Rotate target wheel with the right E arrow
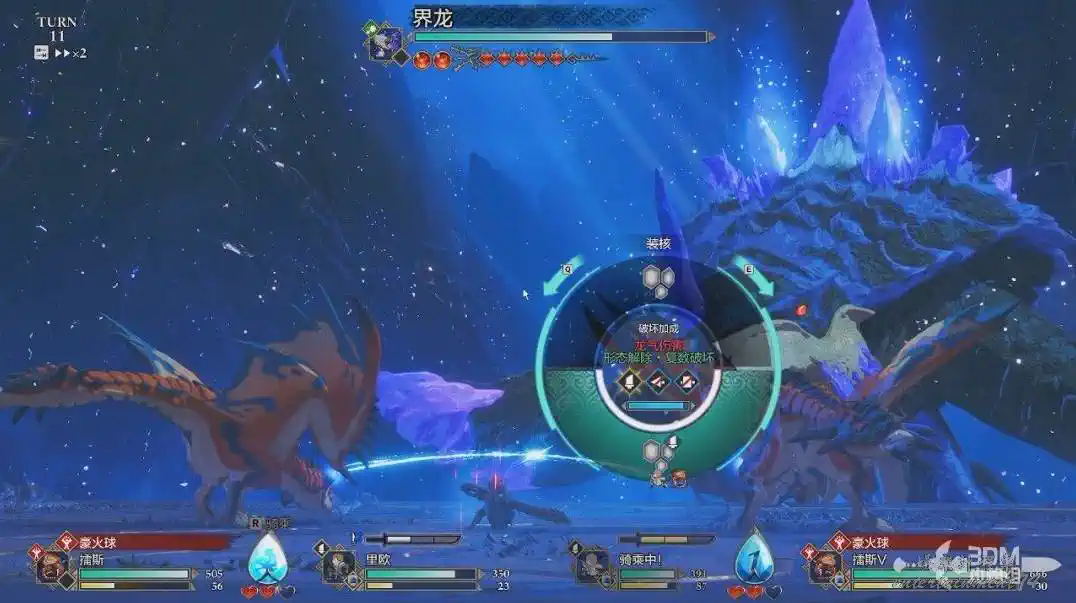The height and width of the screenshot is (603, 1076). pyautogui.click(x=755, y=279)
